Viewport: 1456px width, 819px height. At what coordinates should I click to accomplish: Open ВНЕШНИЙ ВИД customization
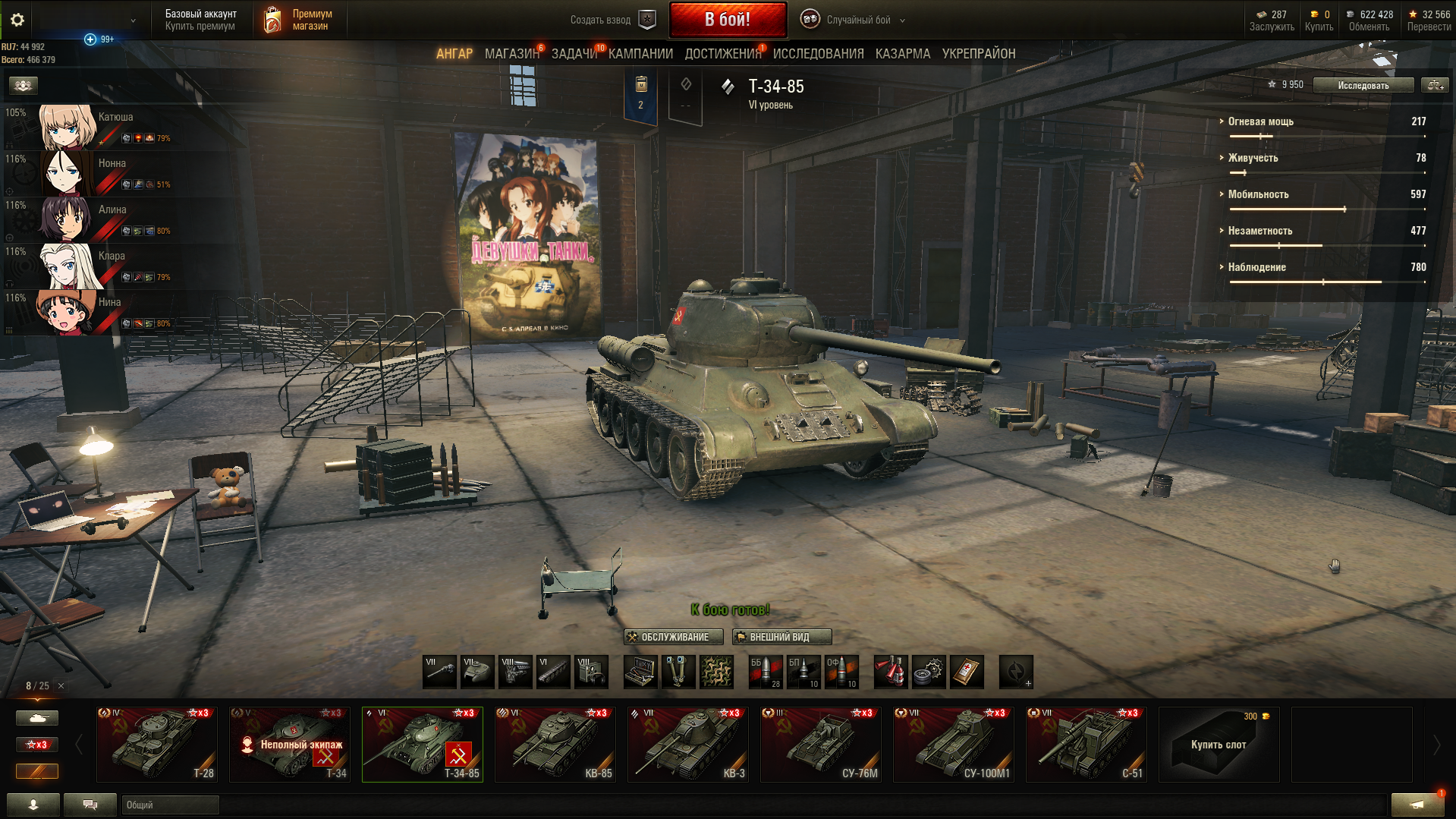pos(781,637)
